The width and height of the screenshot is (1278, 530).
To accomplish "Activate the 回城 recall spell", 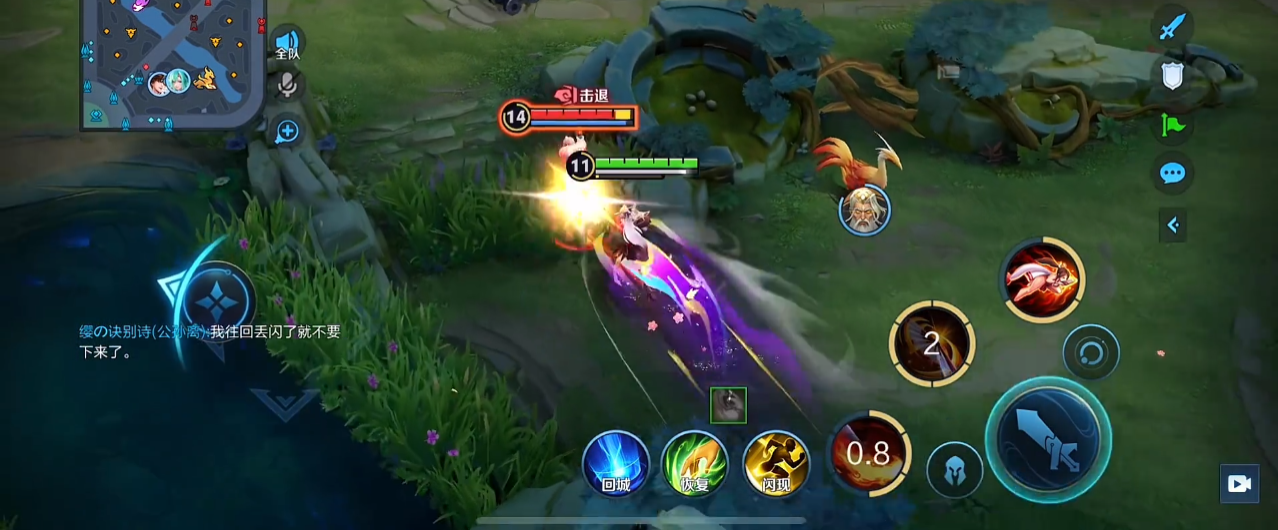I will (x=616, y=464).
